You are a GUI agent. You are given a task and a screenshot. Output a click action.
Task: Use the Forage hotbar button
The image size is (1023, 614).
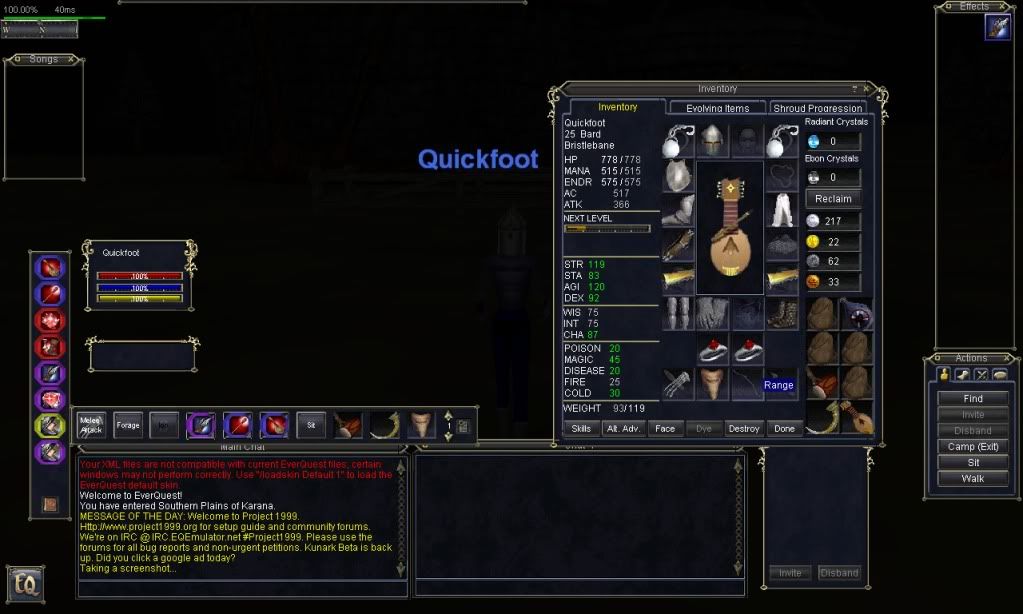point(128,425)
